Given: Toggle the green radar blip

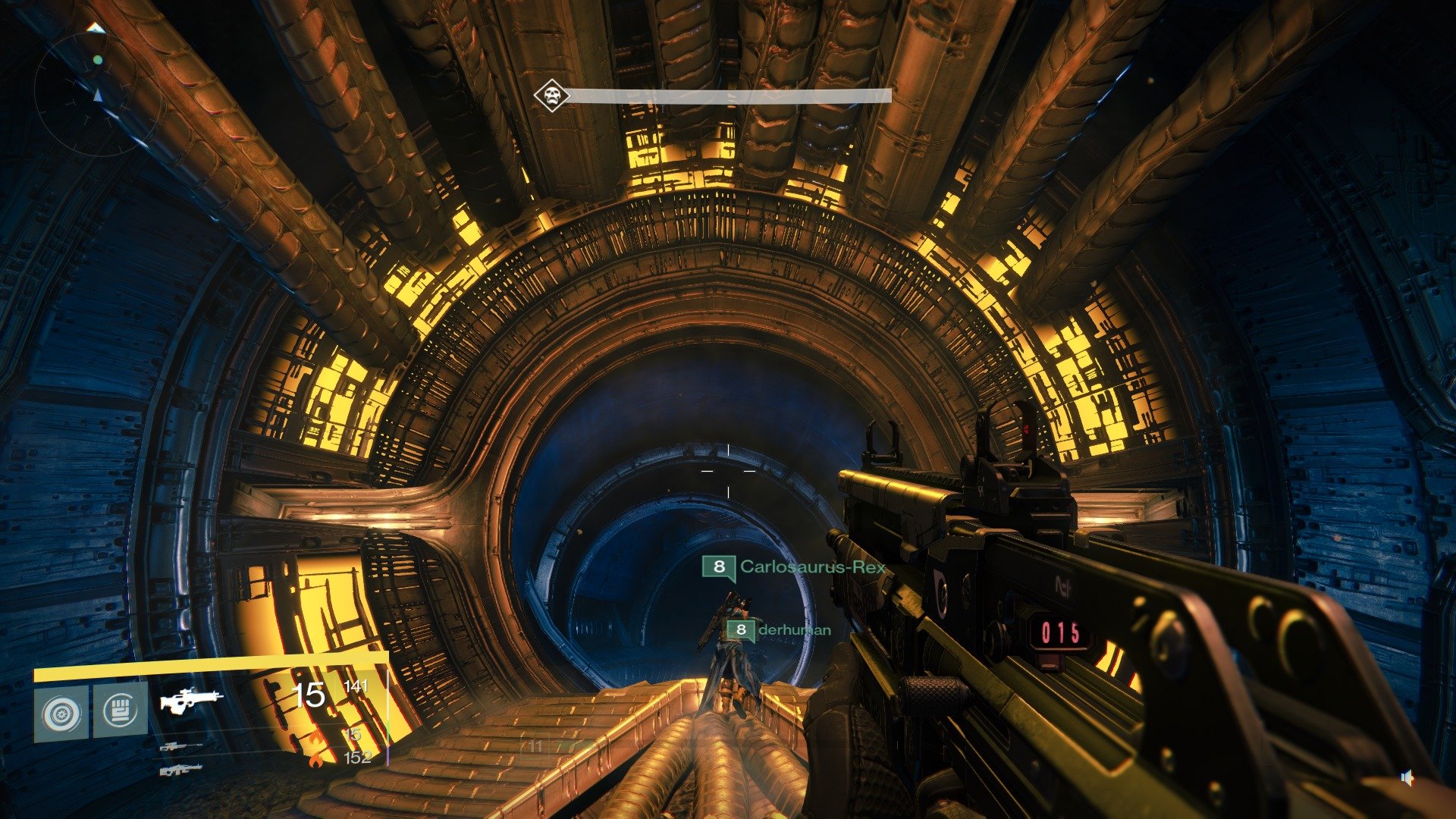Looking at the screenshot, I should 98,60.
